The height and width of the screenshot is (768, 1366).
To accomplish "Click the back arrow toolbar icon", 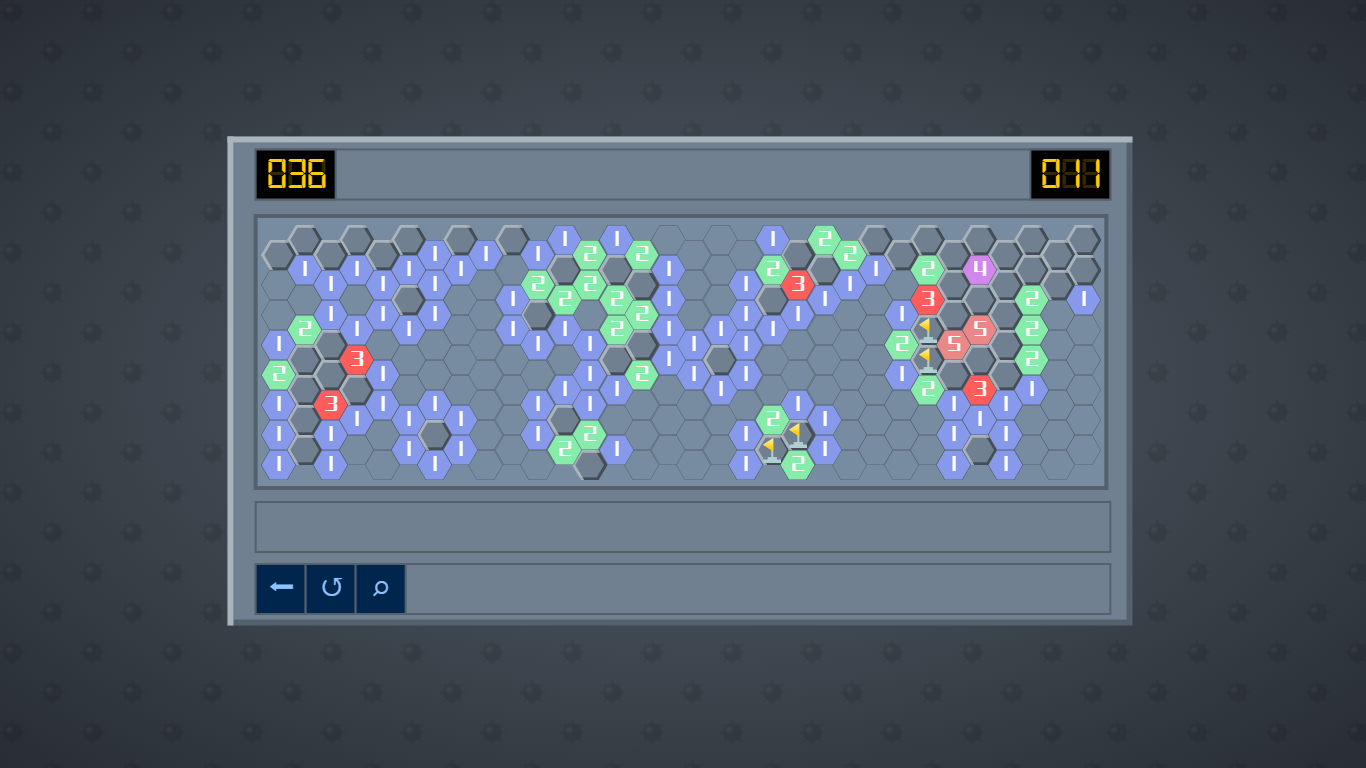I will pos(280,588).
